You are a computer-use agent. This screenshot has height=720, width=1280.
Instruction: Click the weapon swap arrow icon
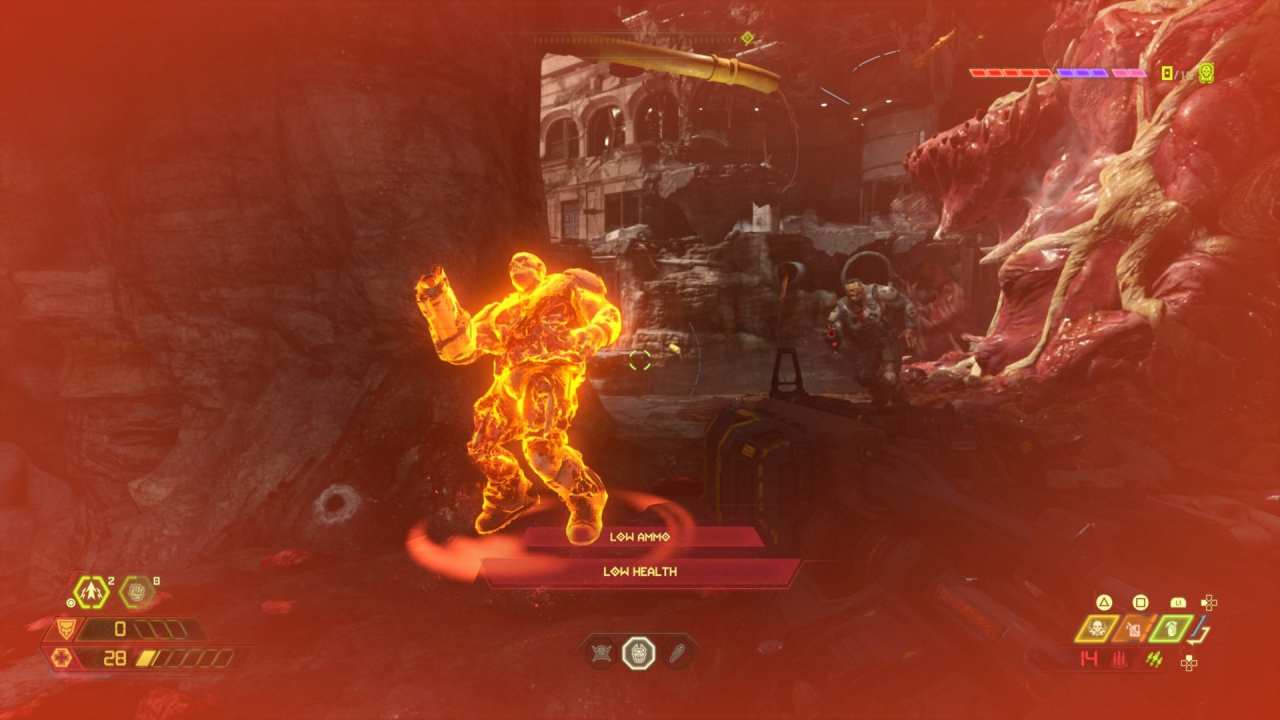coord(1198,634)
